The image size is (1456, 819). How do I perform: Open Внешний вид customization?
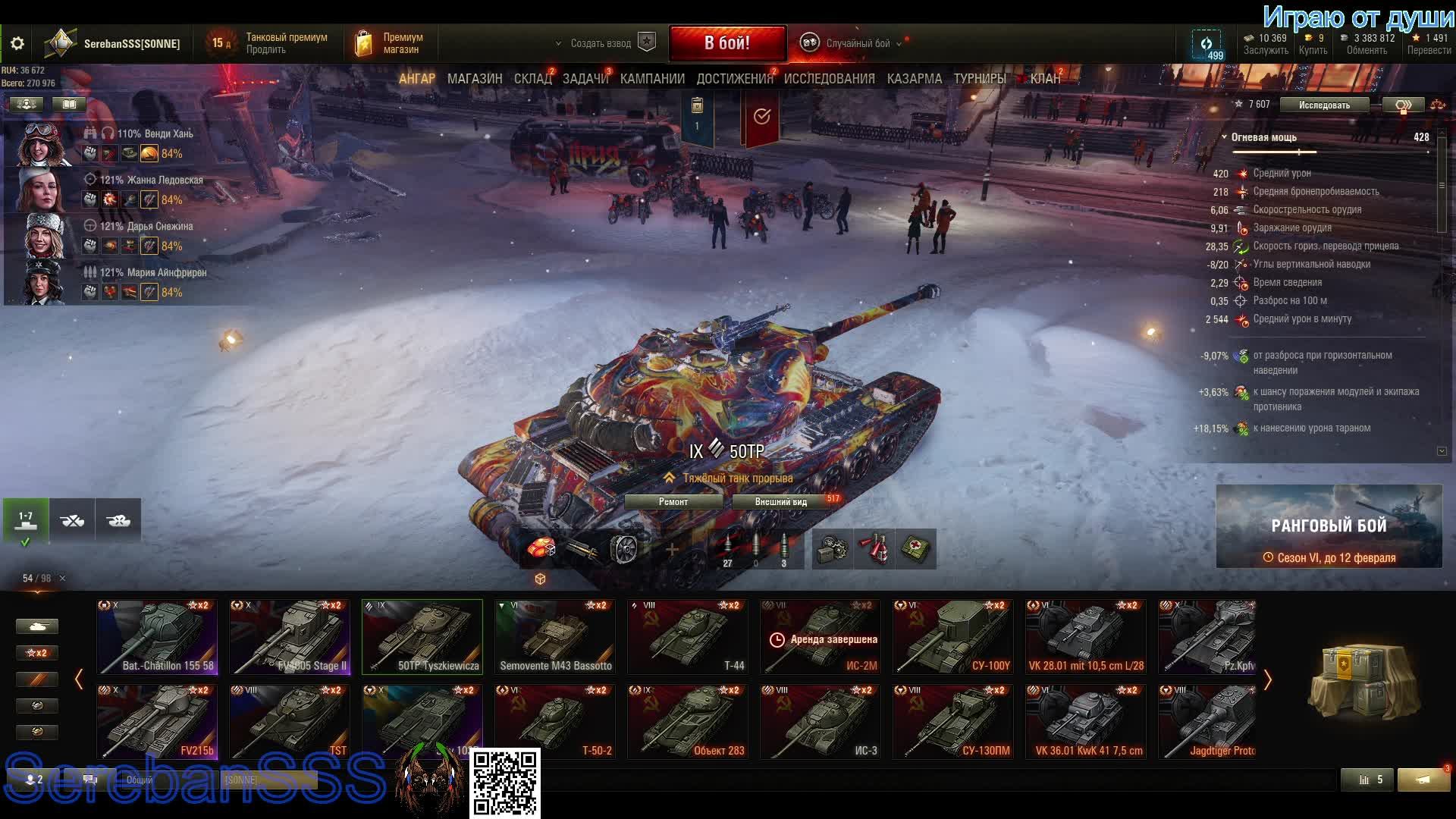click(780, 502)
